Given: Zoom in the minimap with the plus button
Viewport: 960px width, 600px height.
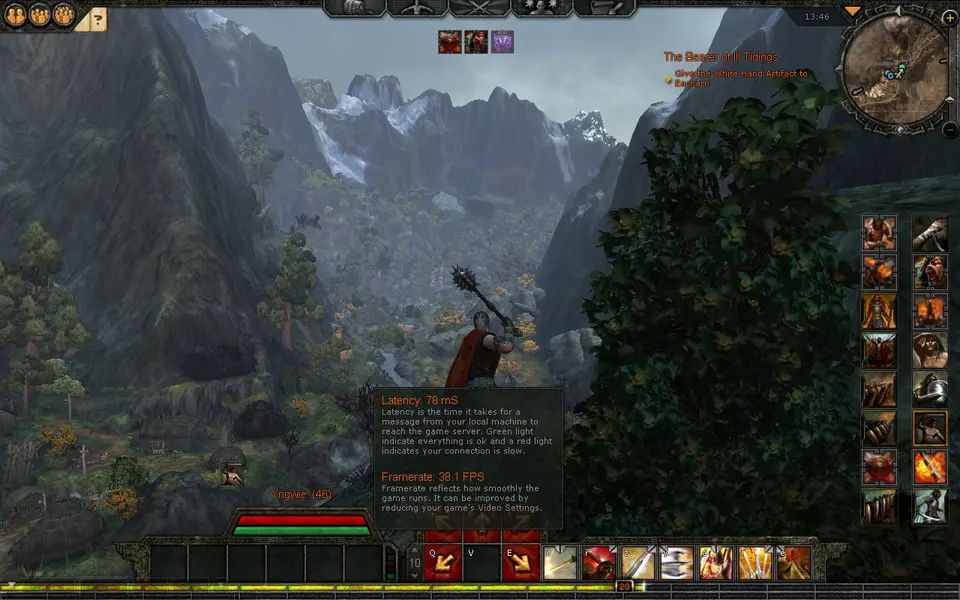Looking at the screenshot, I should (948, 18).
